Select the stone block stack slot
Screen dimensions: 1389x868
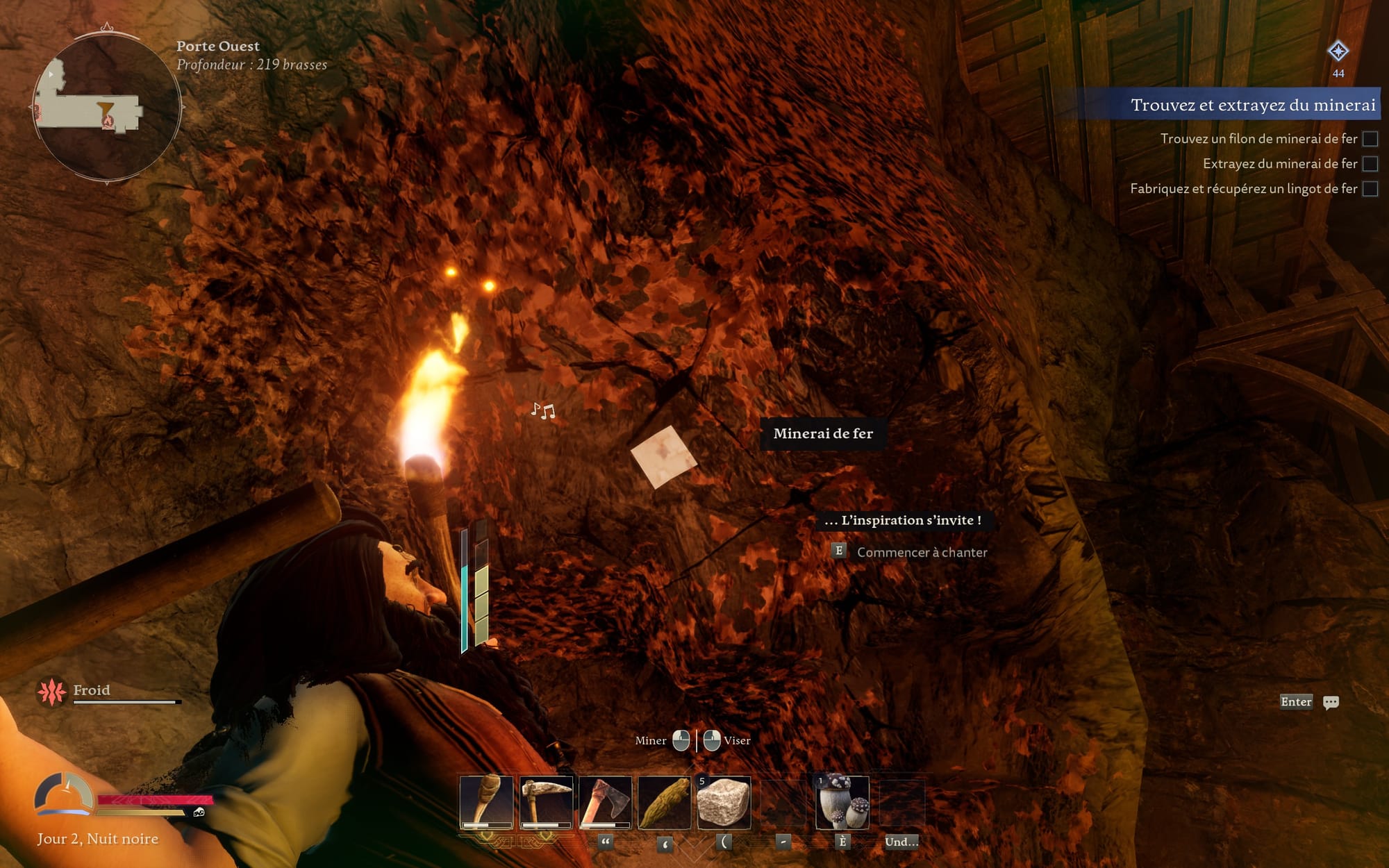(x=724, y=802)
